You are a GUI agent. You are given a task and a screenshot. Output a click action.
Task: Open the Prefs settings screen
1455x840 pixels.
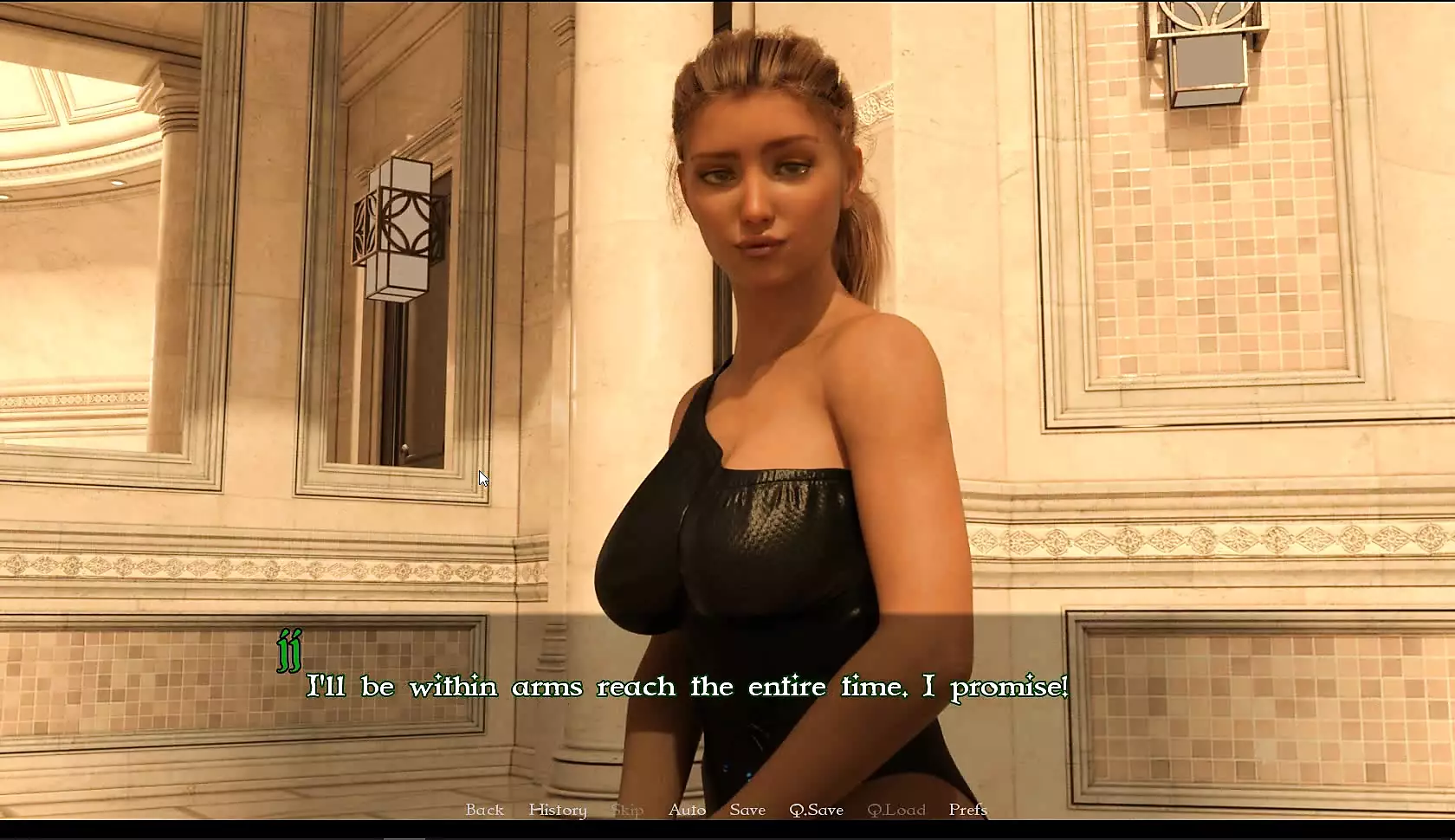pos(967,810)
